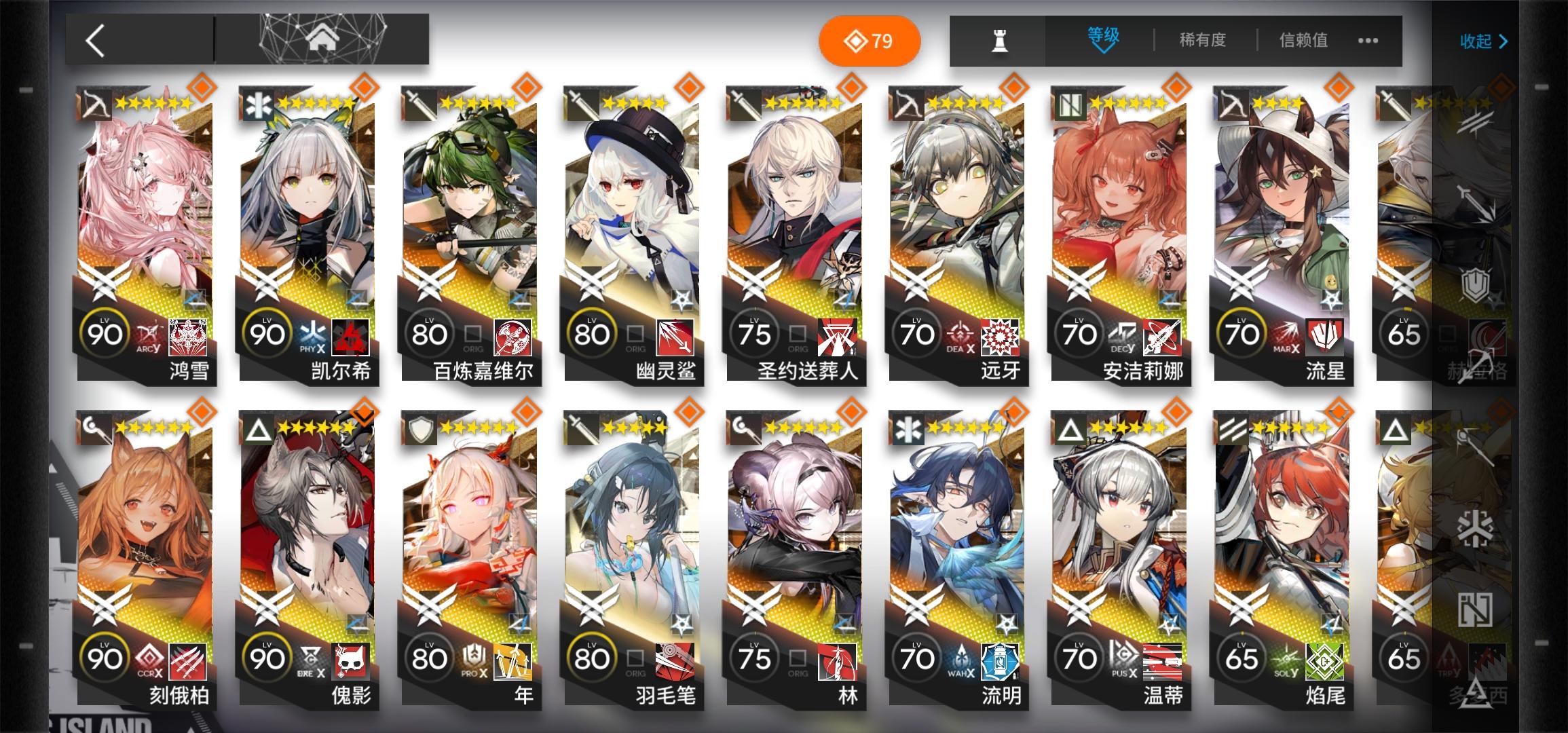Toggle the orange marker on 流星's card
1568x733 pixels.
click(1339, 88)
